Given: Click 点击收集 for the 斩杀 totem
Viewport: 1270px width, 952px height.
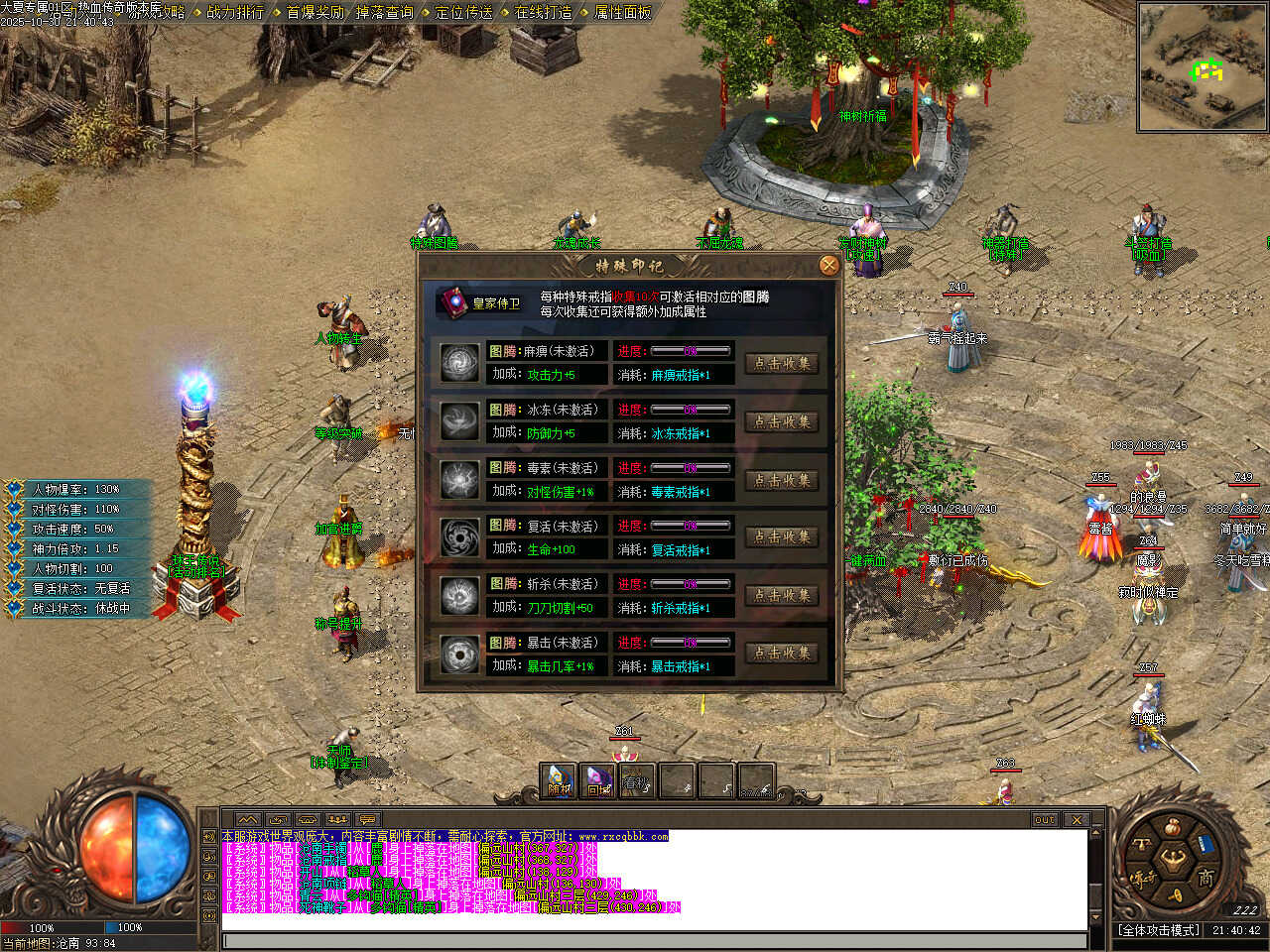Looking at the screenshot, I should (782, 595).
